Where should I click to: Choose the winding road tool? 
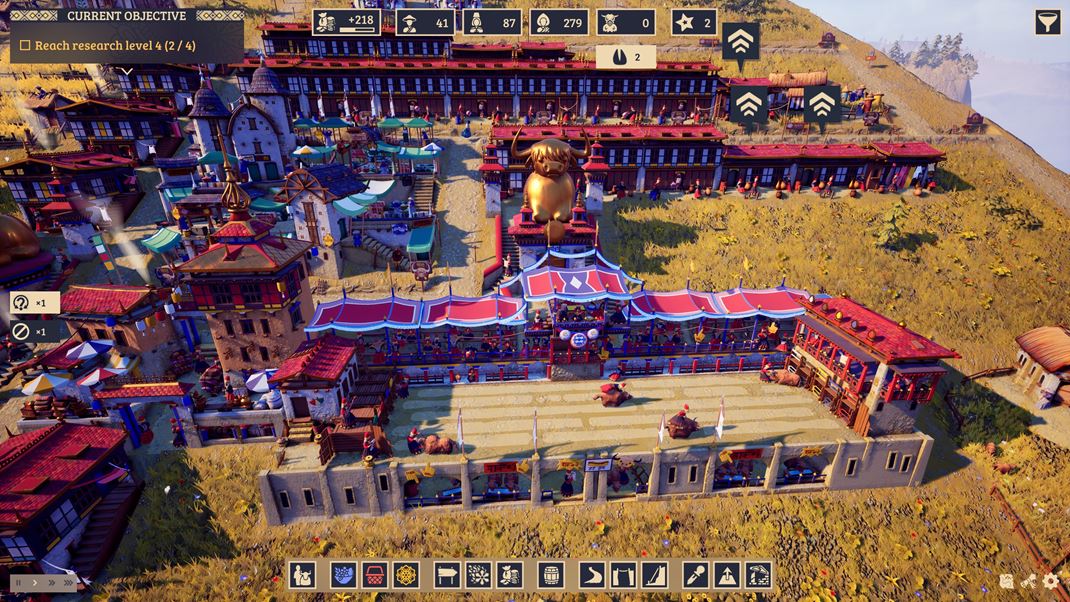(x=592, y=575)
